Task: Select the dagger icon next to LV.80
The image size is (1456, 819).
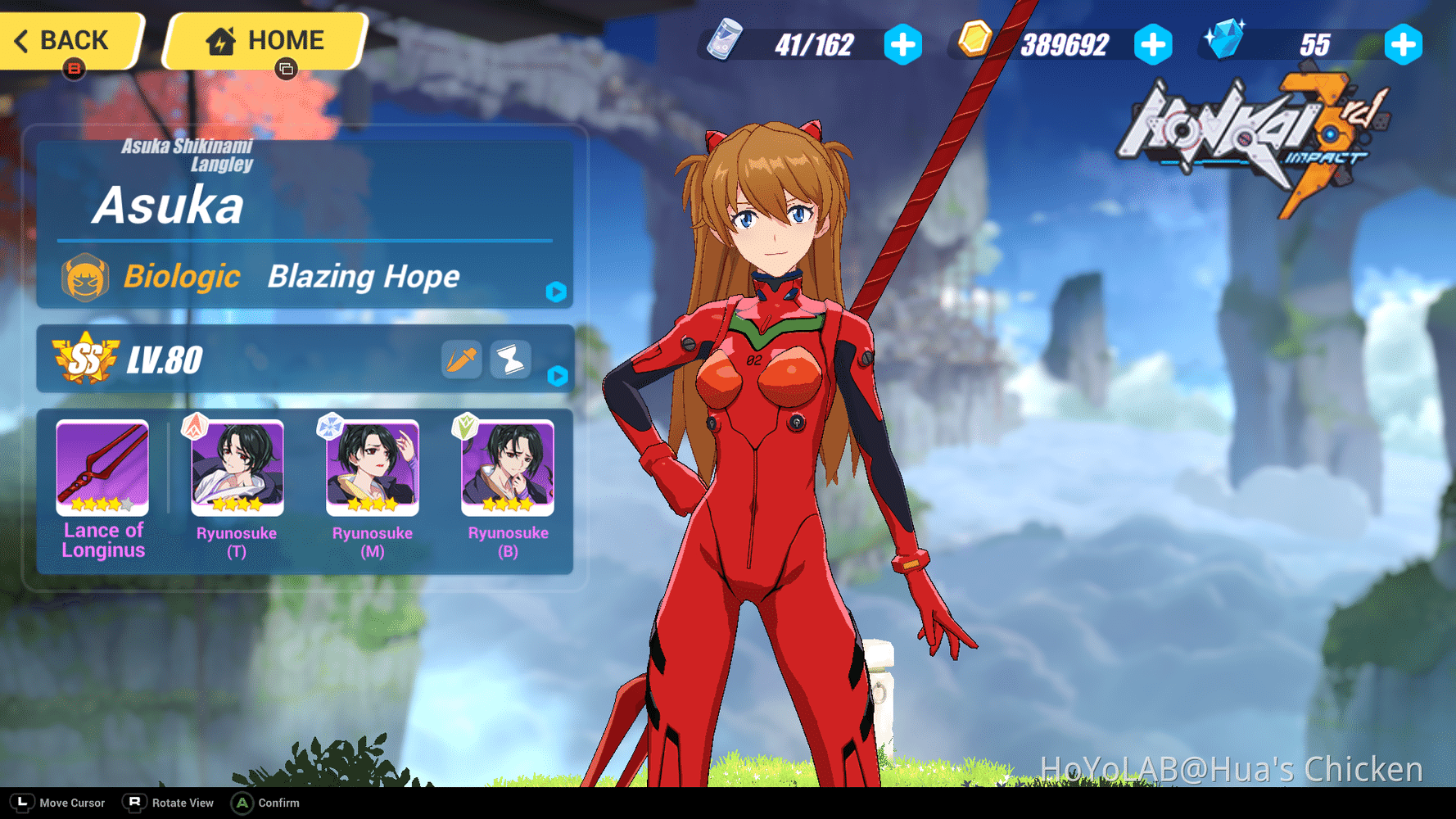Action: [x=460, y=360]
